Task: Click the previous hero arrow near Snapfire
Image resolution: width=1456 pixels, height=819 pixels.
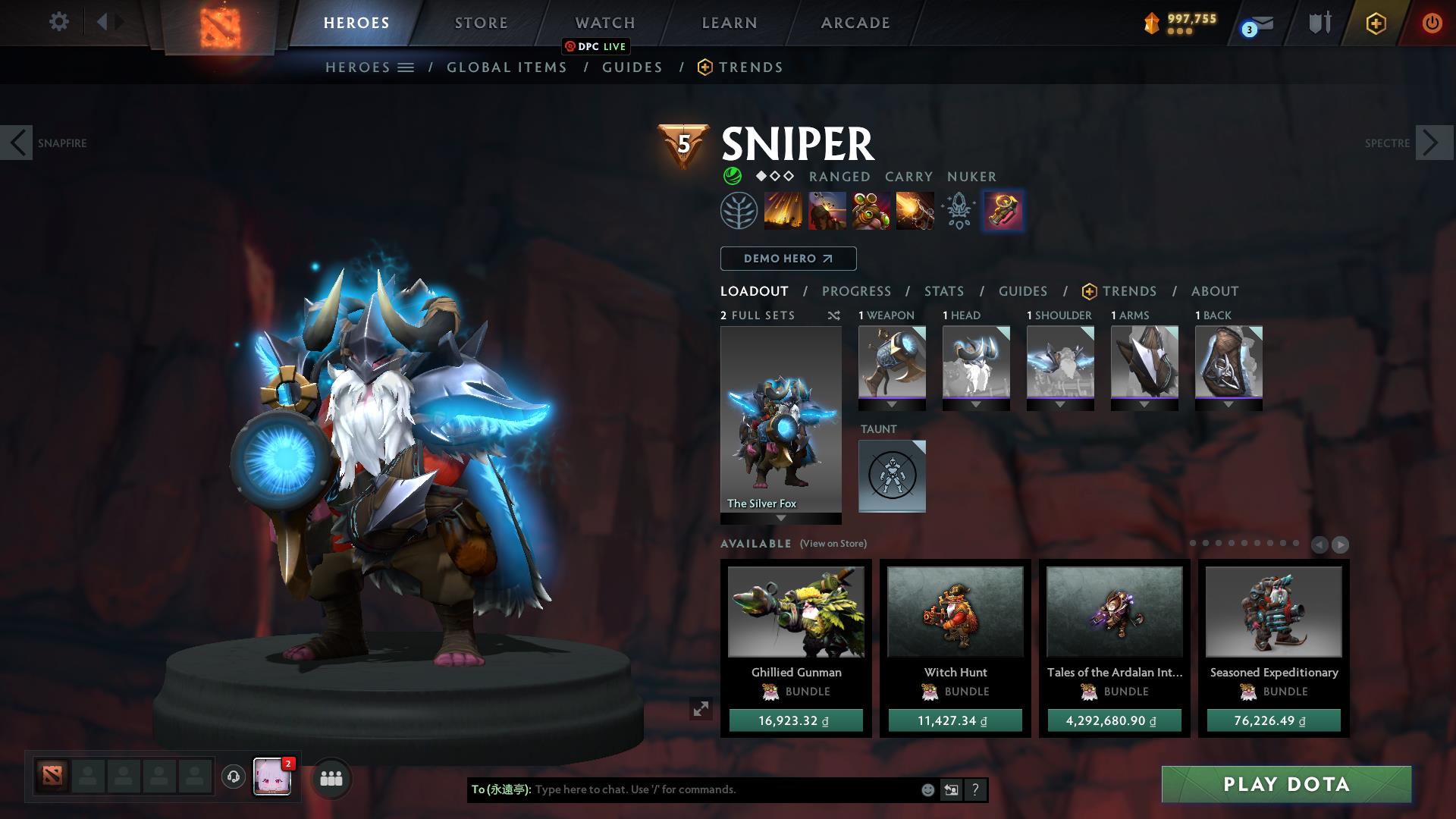Action: click(17, 142)
